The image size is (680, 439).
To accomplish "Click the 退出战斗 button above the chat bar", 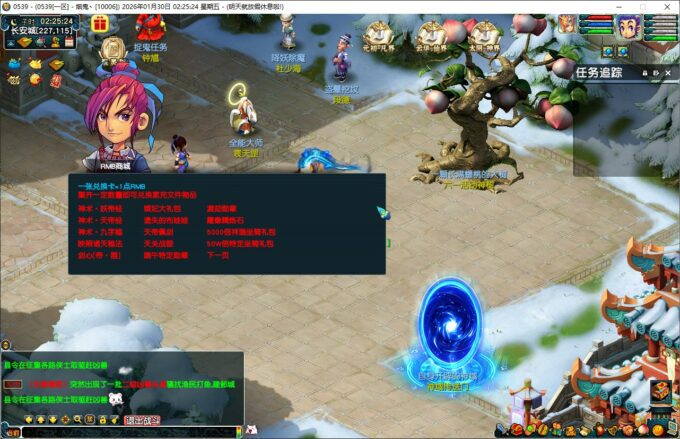I will [x=145, y=421].
